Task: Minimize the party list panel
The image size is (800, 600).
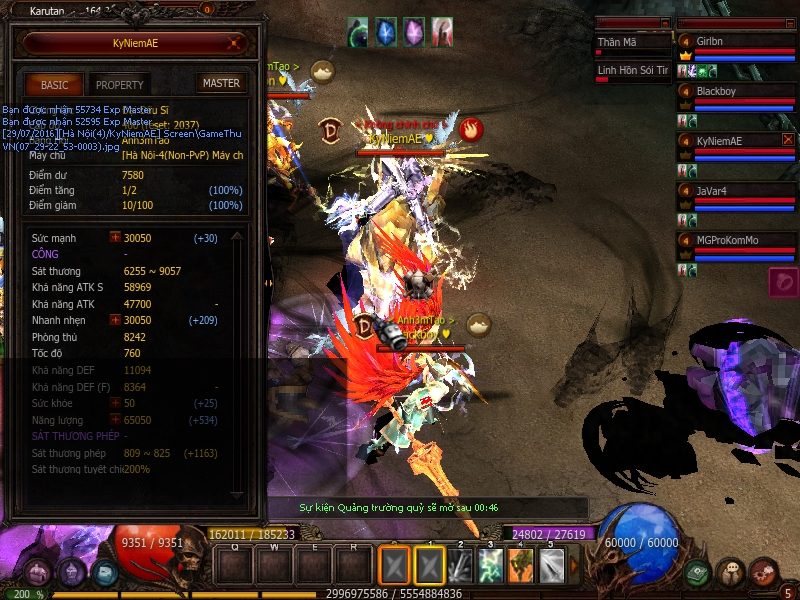Action: (x=788, y=22)
